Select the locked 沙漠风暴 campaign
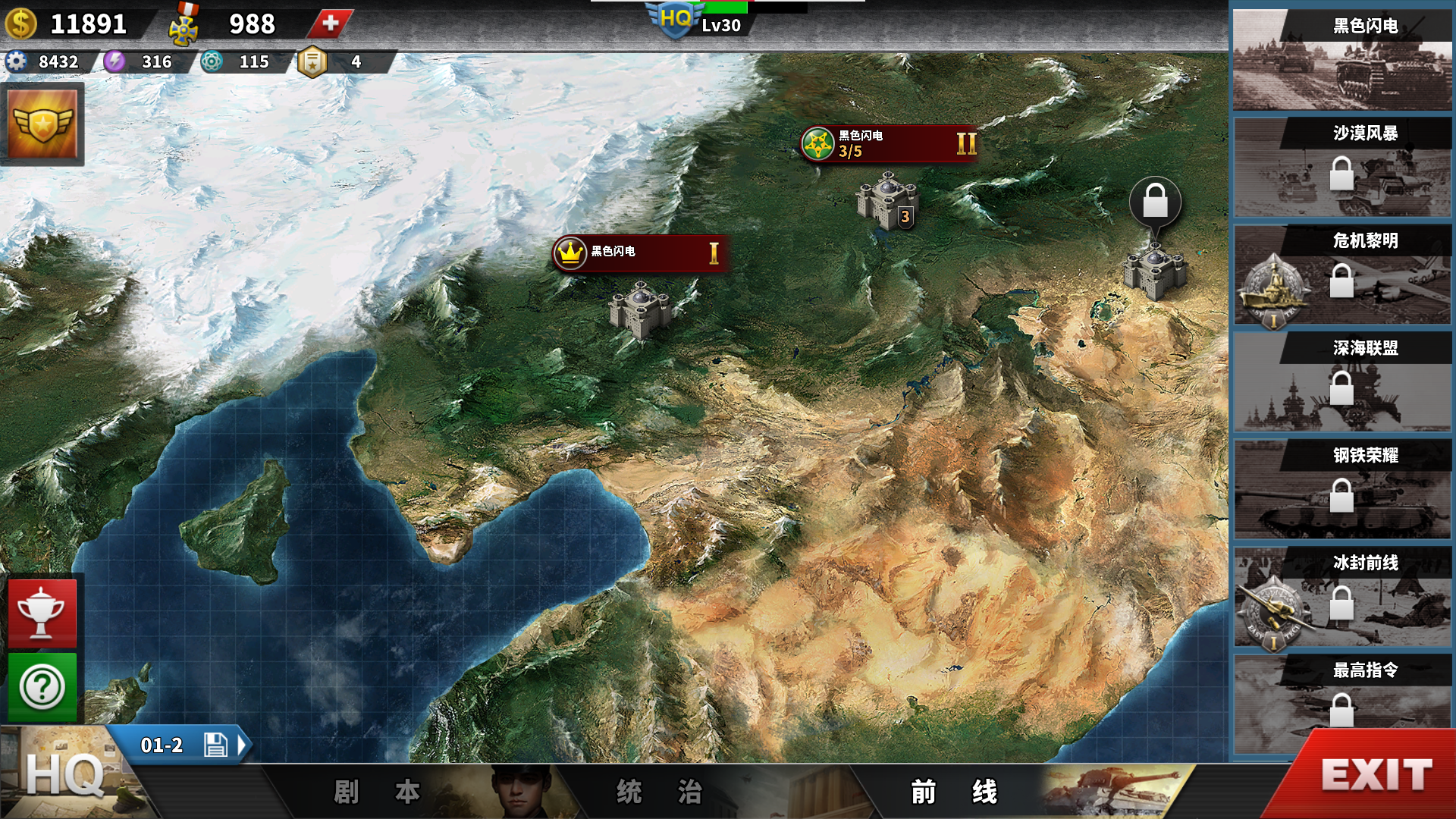 pos(1341,168)
